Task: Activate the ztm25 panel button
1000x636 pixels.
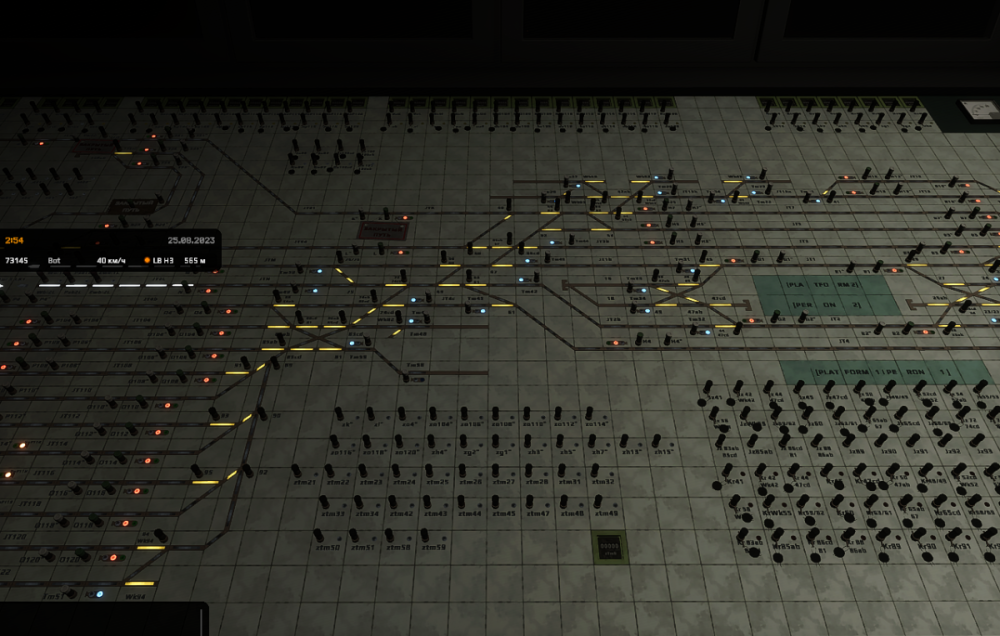Action: click(429, 469)
